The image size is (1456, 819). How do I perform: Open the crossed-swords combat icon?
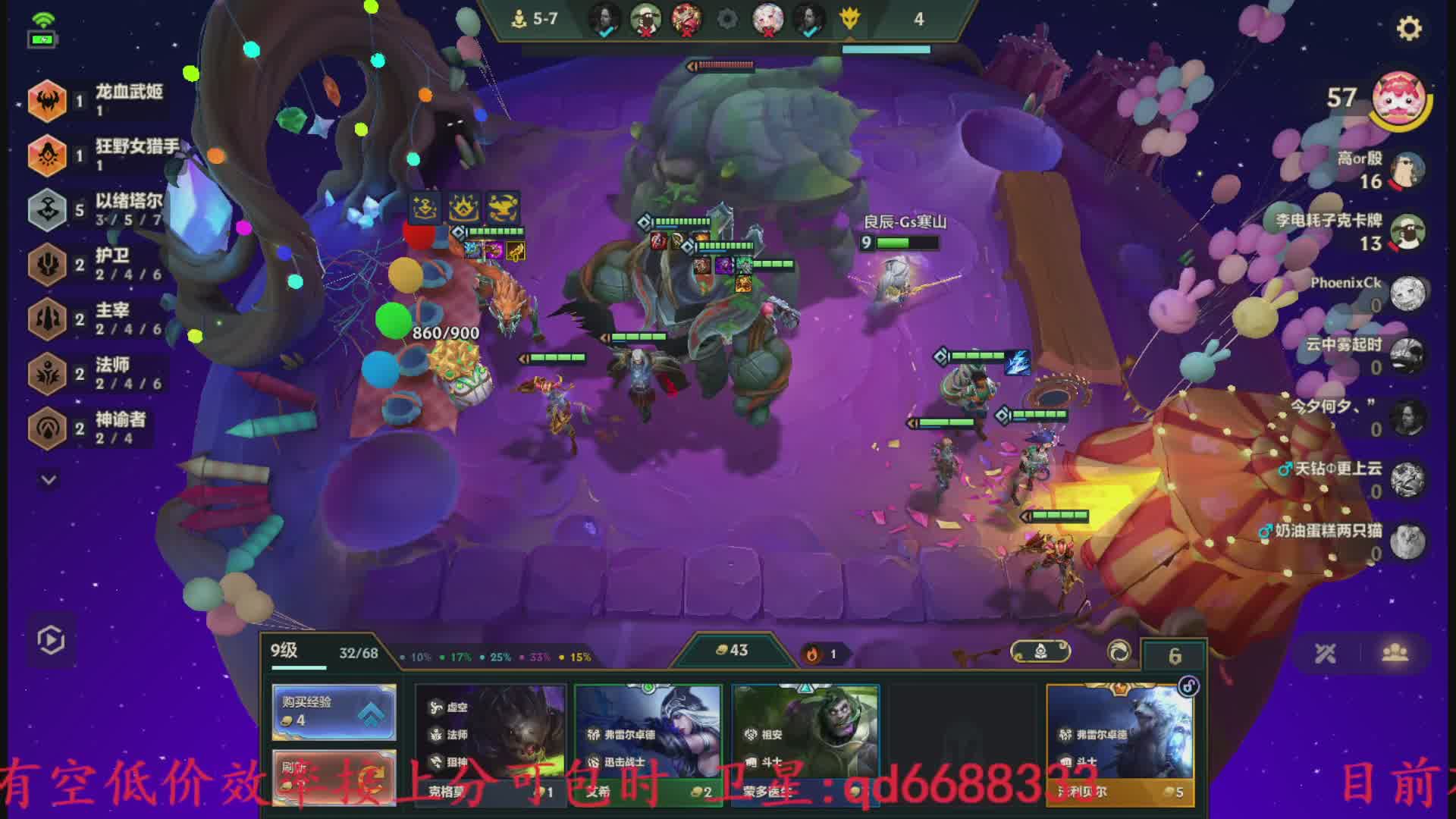pos(1326,654)
